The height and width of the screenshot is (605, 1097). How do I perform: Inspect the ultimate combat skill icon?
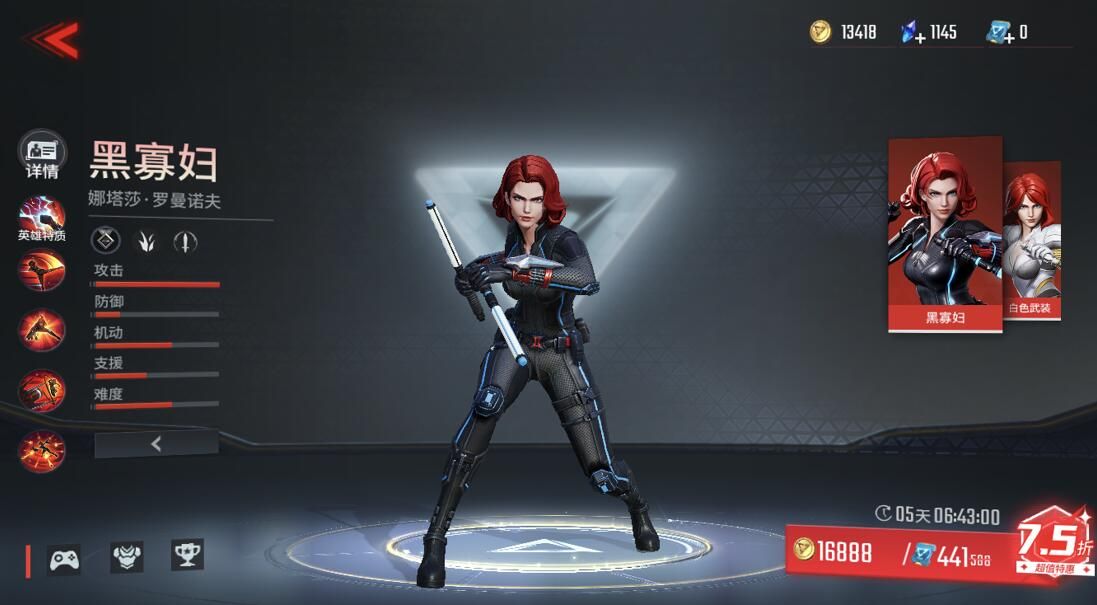tap(42, 450)
